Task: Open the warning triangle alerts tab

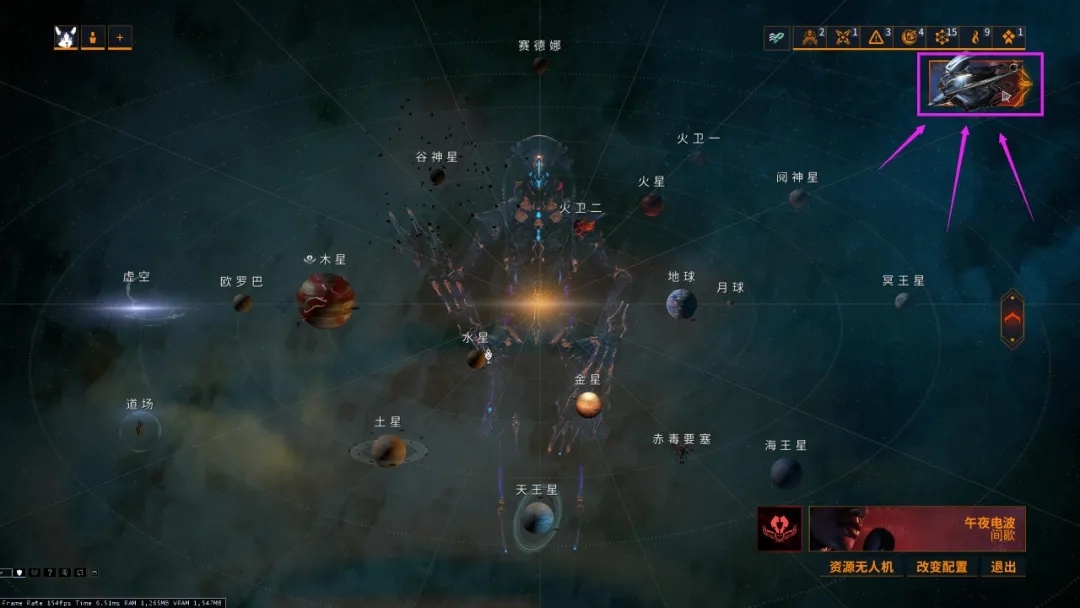Action: [877, 37]
